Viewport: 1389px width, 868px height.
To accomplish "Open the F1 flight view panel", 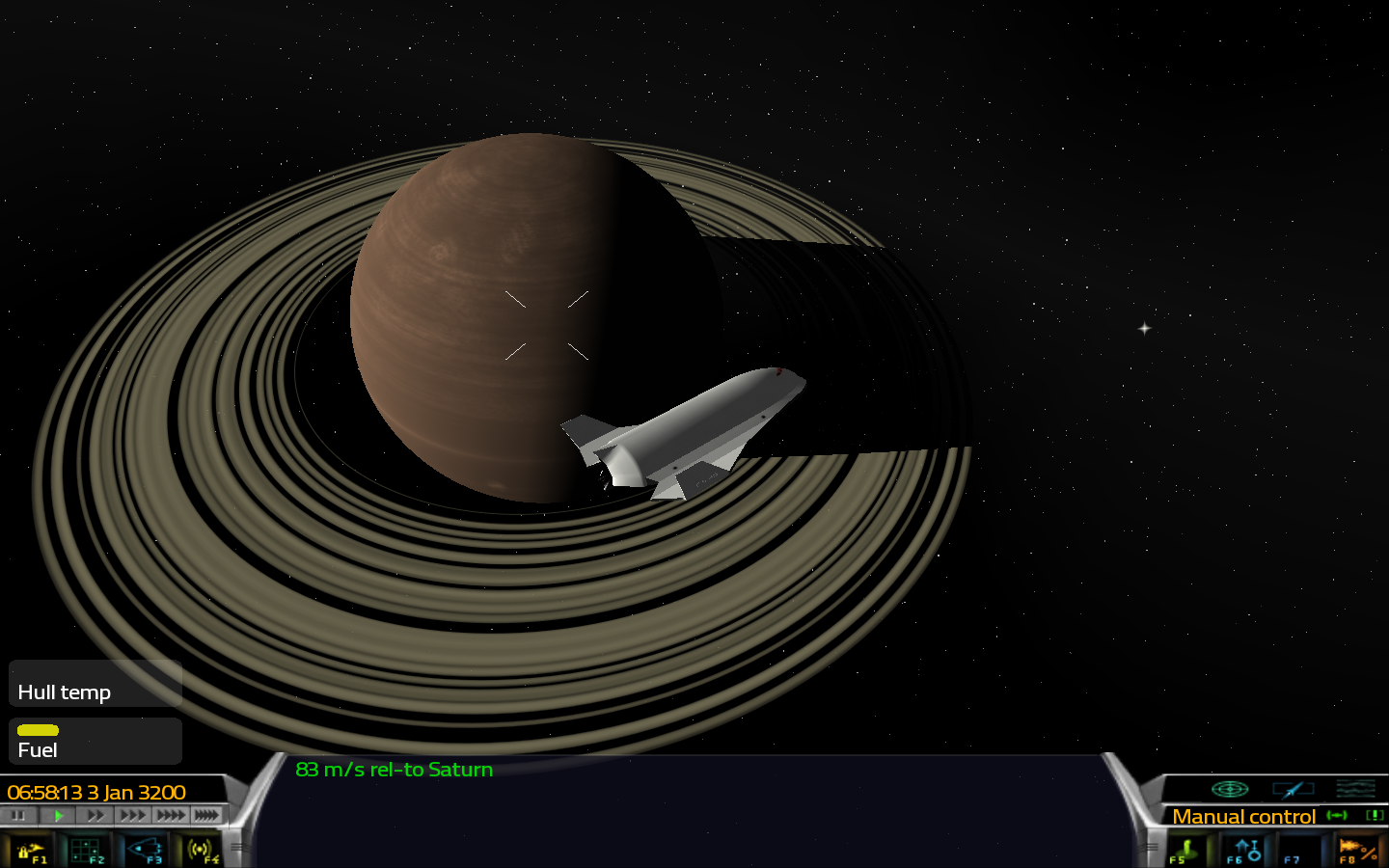I will pyautogui.click(x=32, y=849).
